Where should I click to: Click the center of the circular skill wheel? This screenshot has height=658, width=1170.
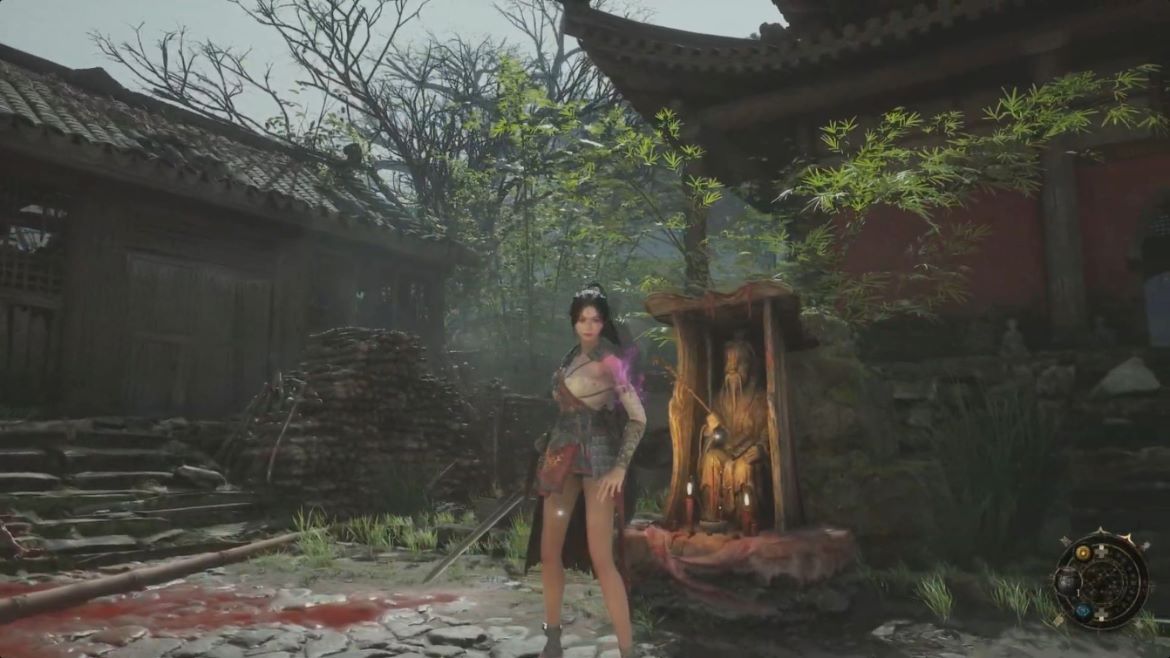1103,581
